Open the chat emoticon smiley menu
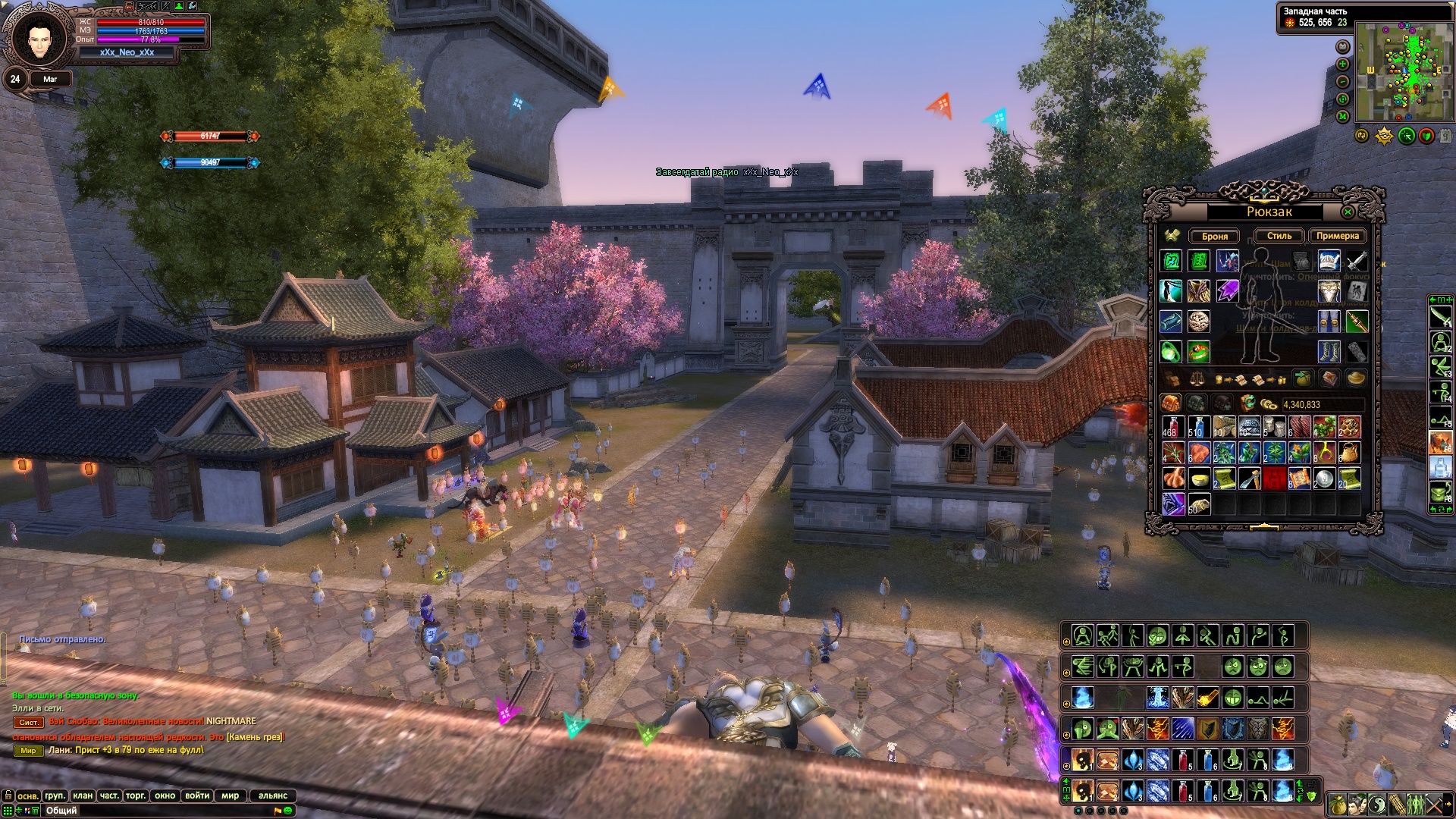 [x=288, y=811]
